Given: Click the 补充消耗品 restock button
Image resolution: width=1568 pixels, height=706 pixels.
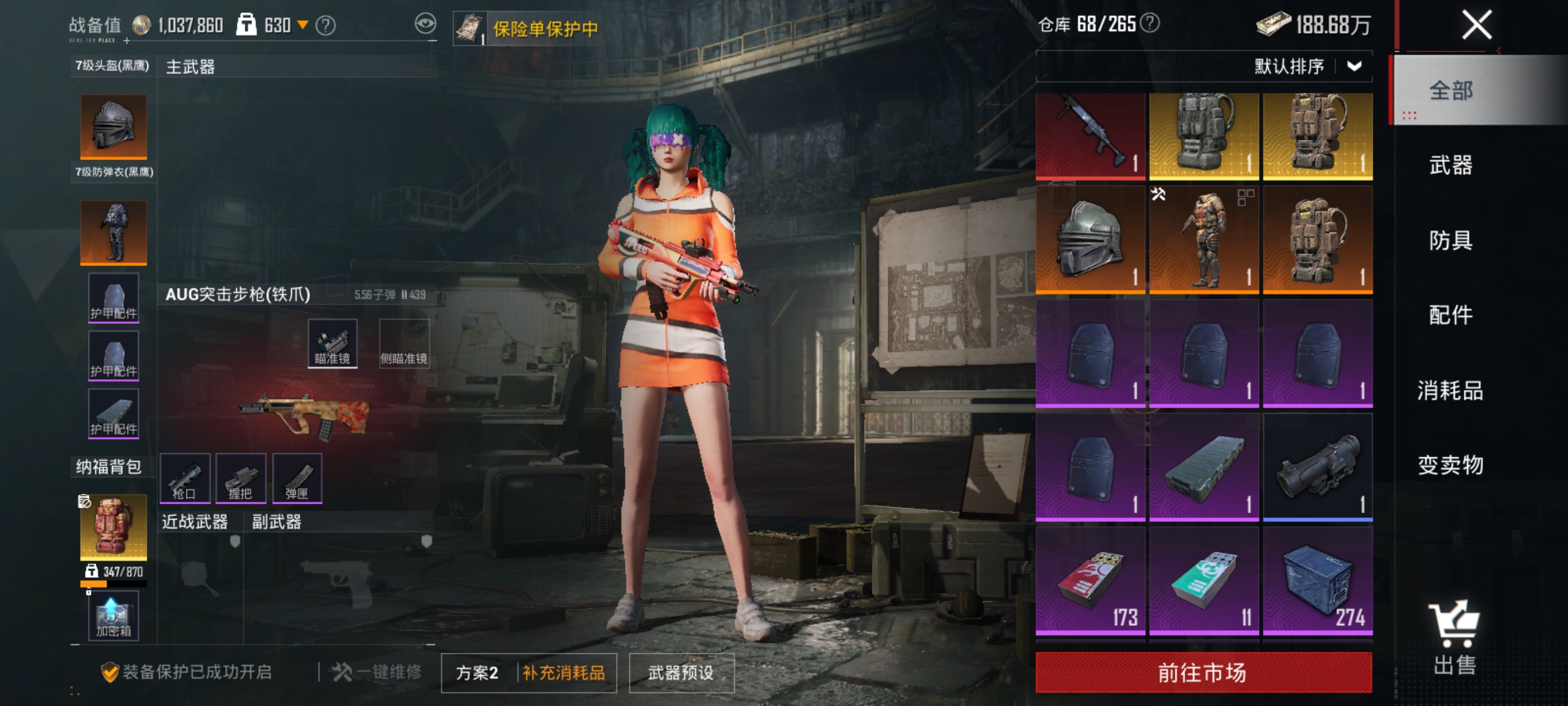Looking at the screenshot, I should pos(564,673).
